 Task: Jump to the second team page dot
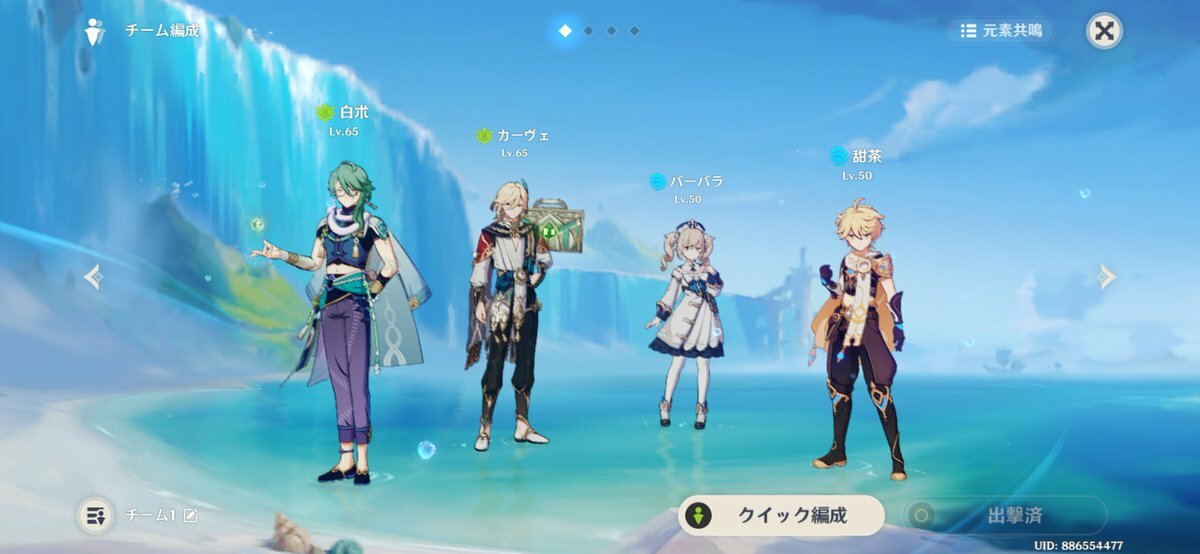(x=588, y=31)
